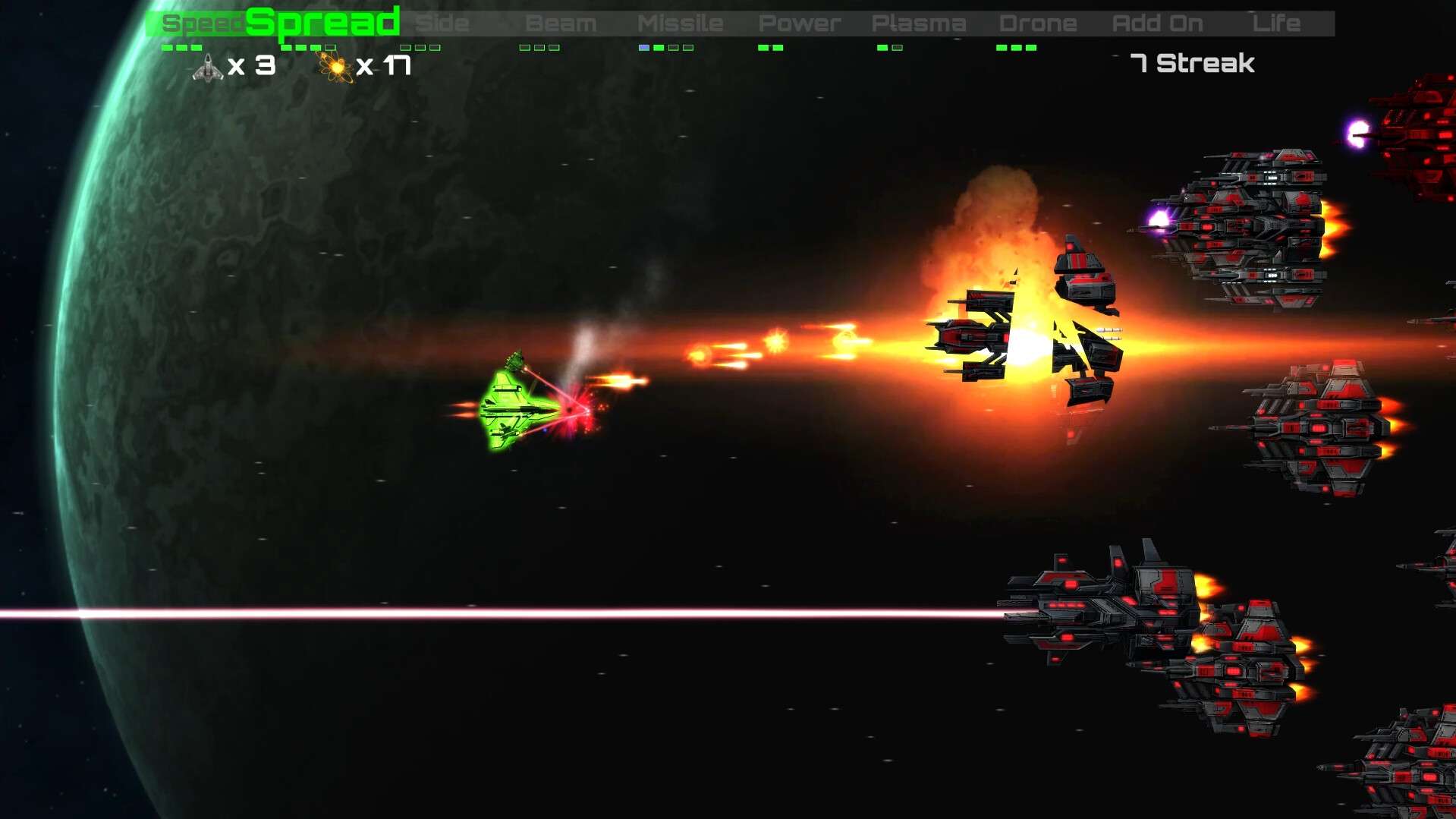Click the bomb stock icon

point(335,67)
